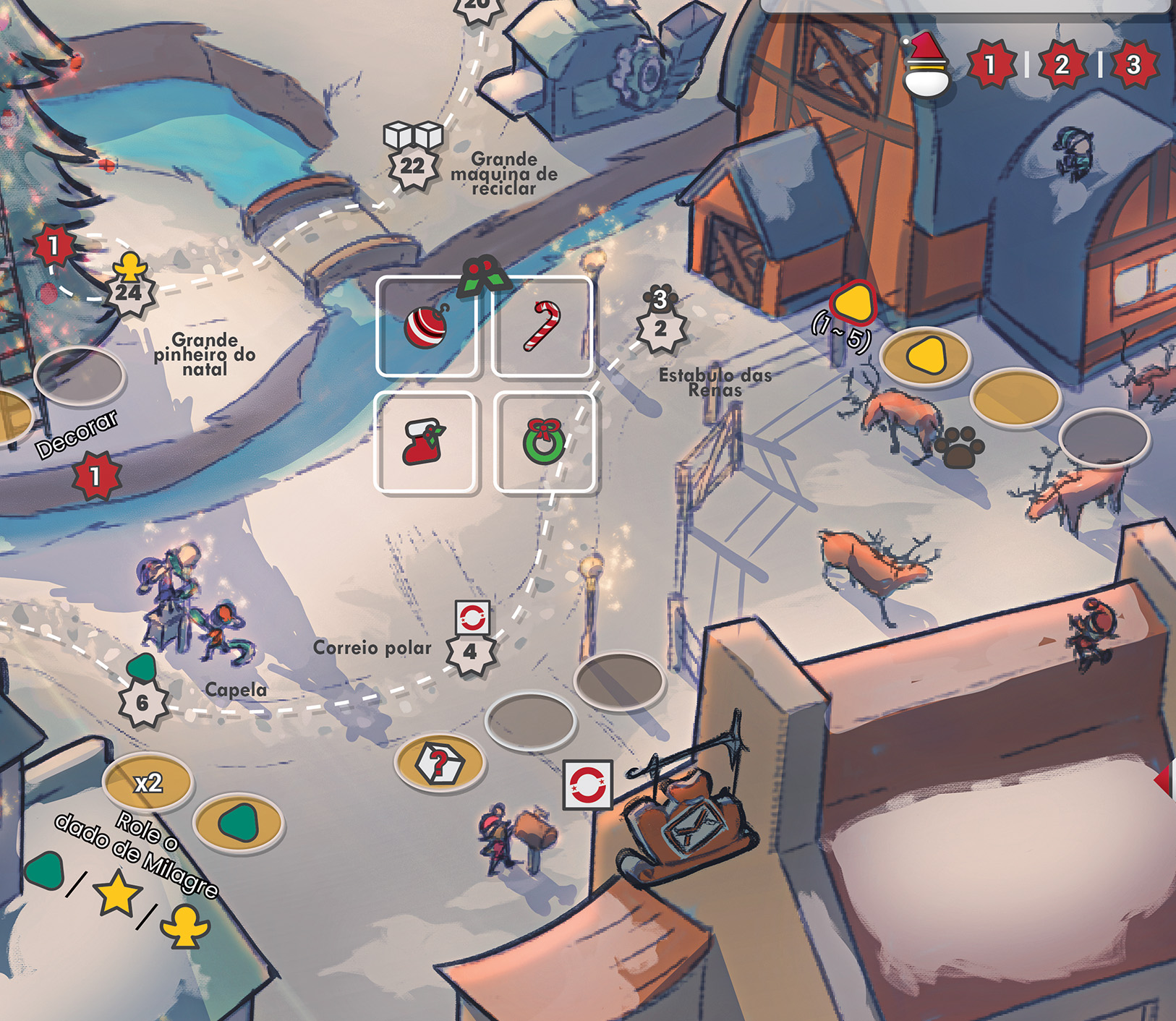
Task: Select the 24 marker by the Christmas tree
Action: tap(129, 294)
